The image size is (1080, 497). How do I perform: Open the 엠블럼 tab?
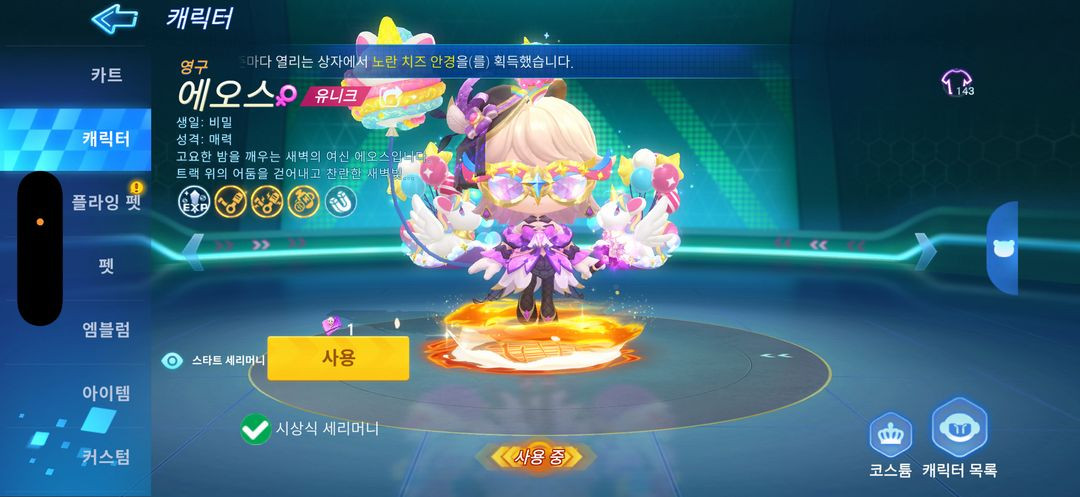pyautogui.click(x=106, y=330)
